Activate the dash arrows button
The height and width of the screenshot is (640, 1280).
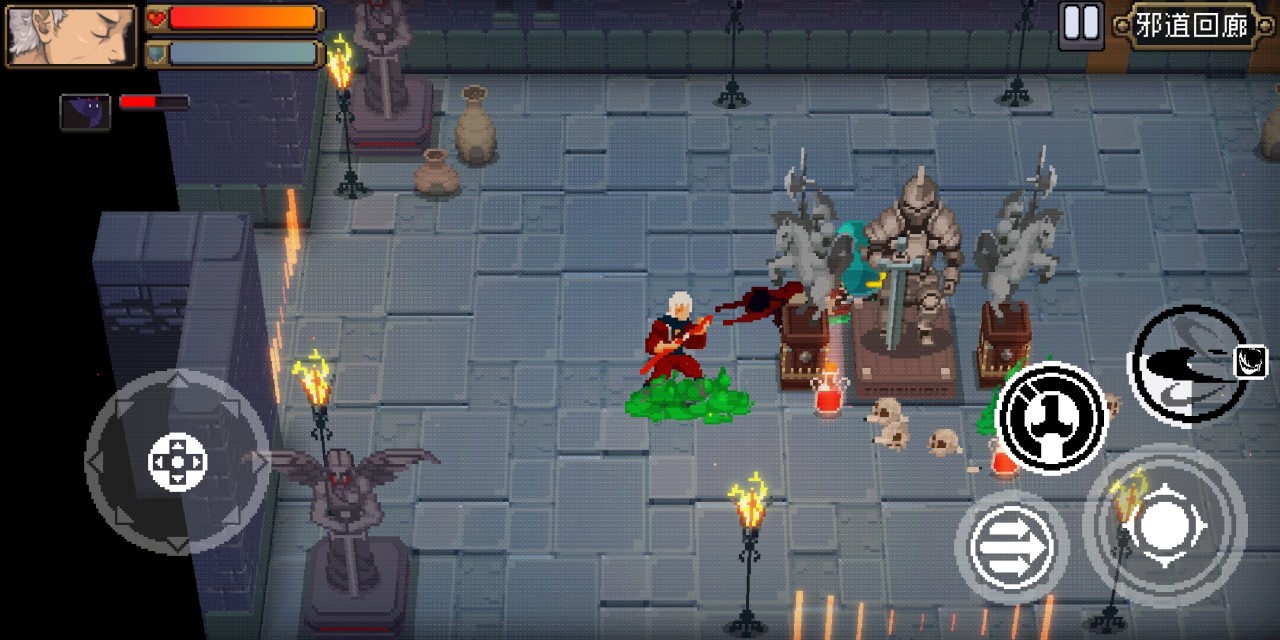(1011, 547)
